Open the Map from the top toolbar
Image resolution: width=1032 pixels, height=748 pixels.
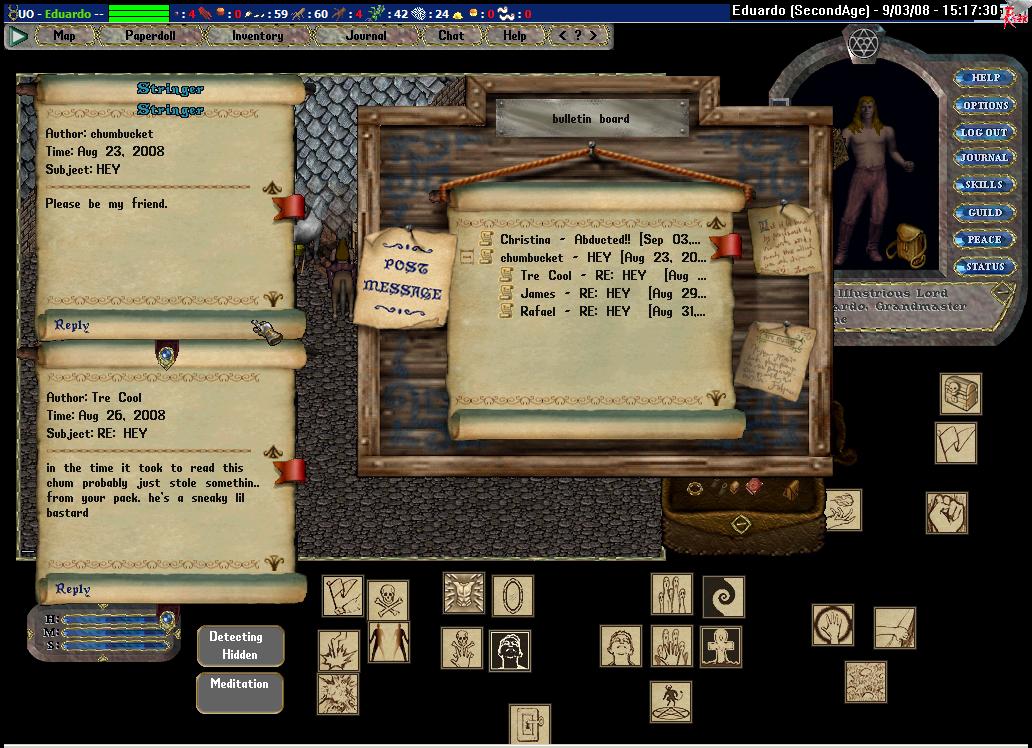(65, 36)
